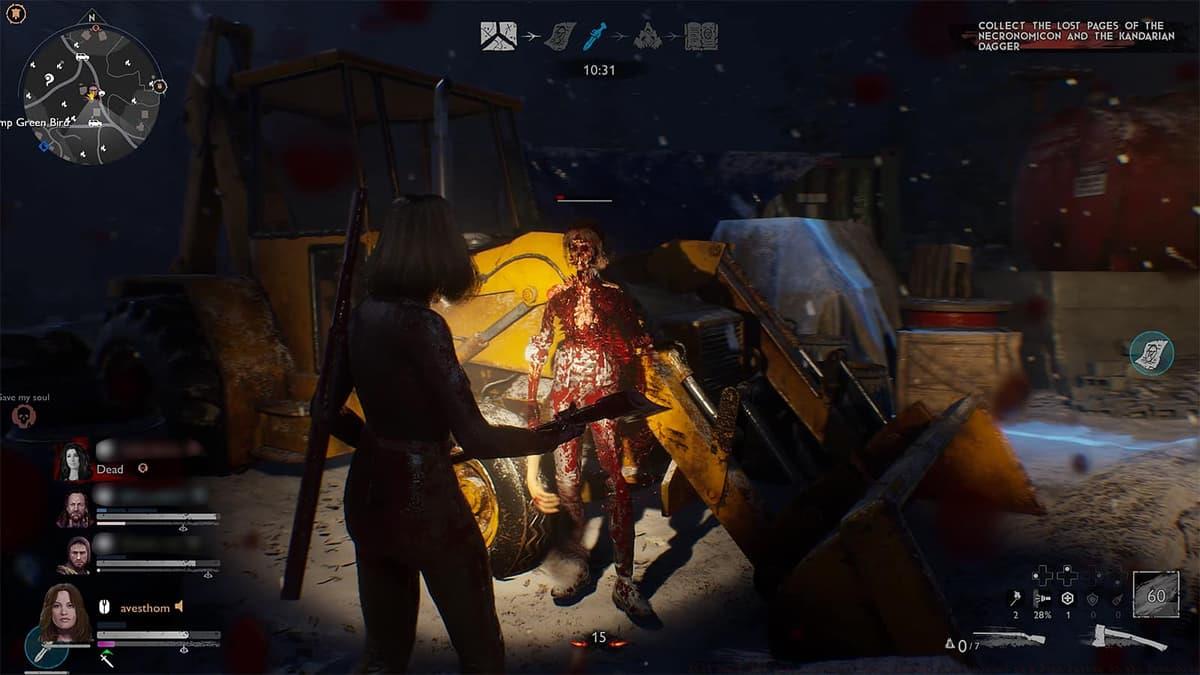The image size is (1200, 675).
Task: Select the question mark marker on minimap
Action: [50, 77]
